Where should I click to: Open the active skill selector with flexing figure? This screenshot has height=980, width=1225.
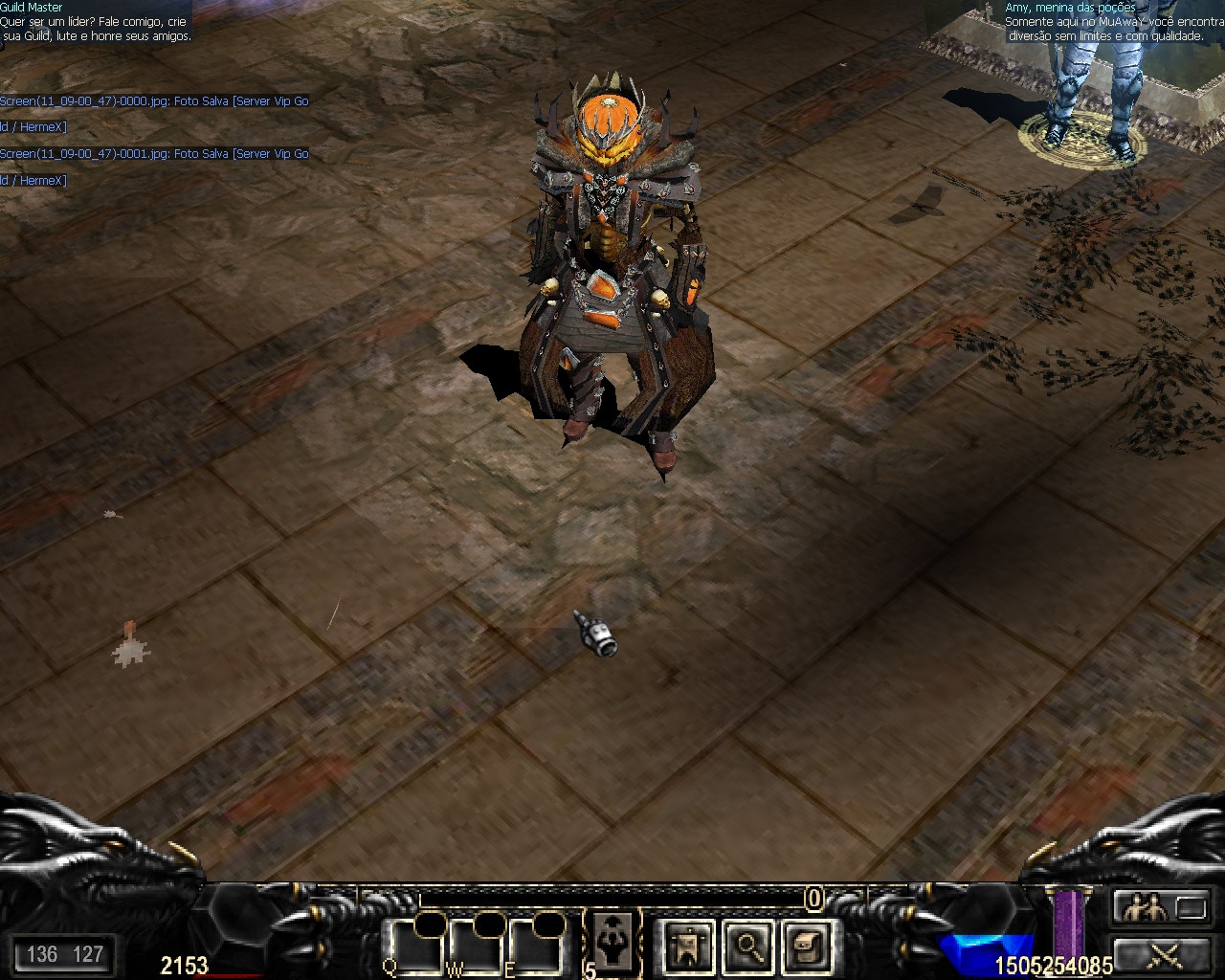612,941
